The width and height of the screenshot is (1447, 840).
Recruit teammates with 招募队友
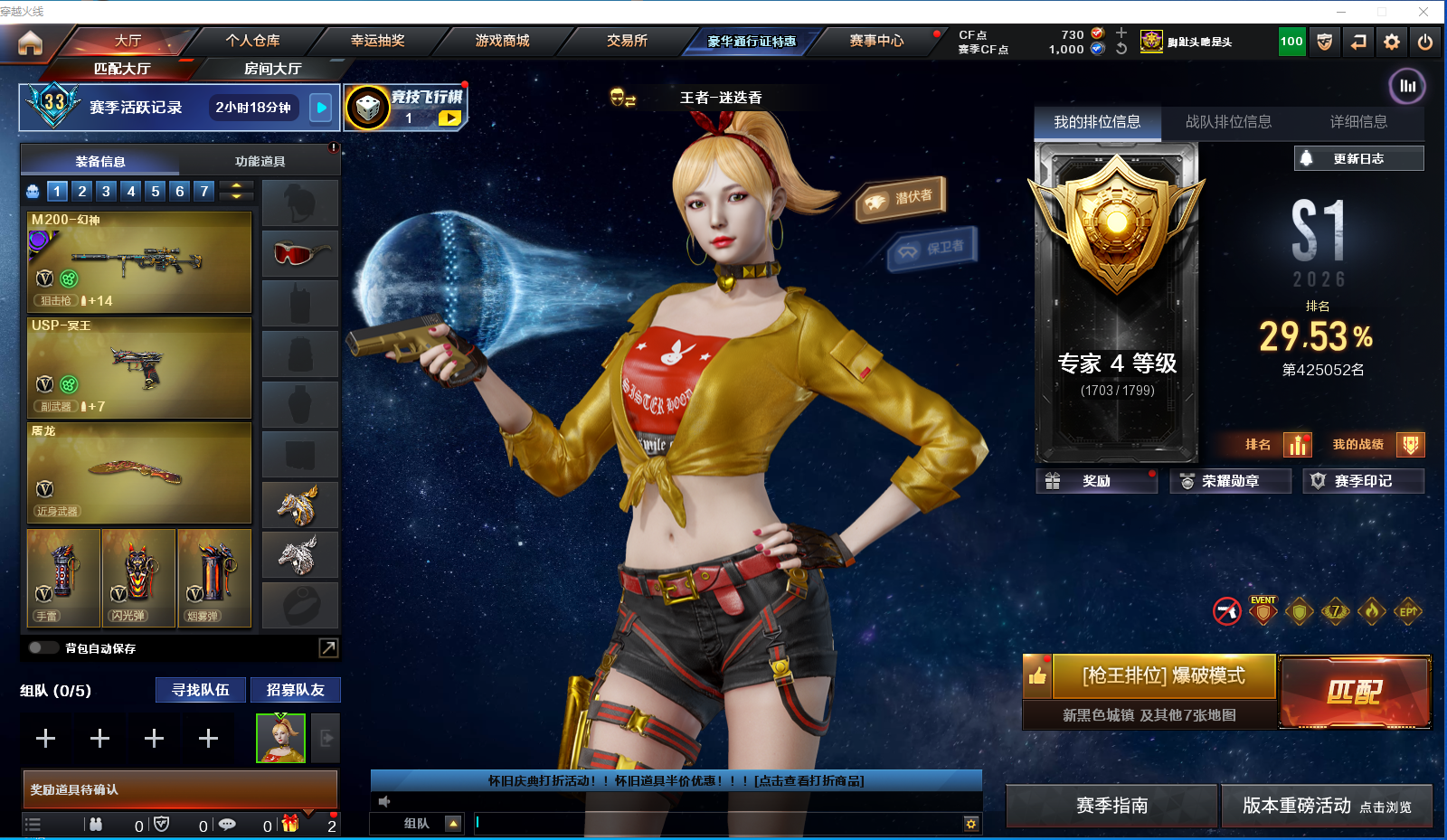(295, 690)
